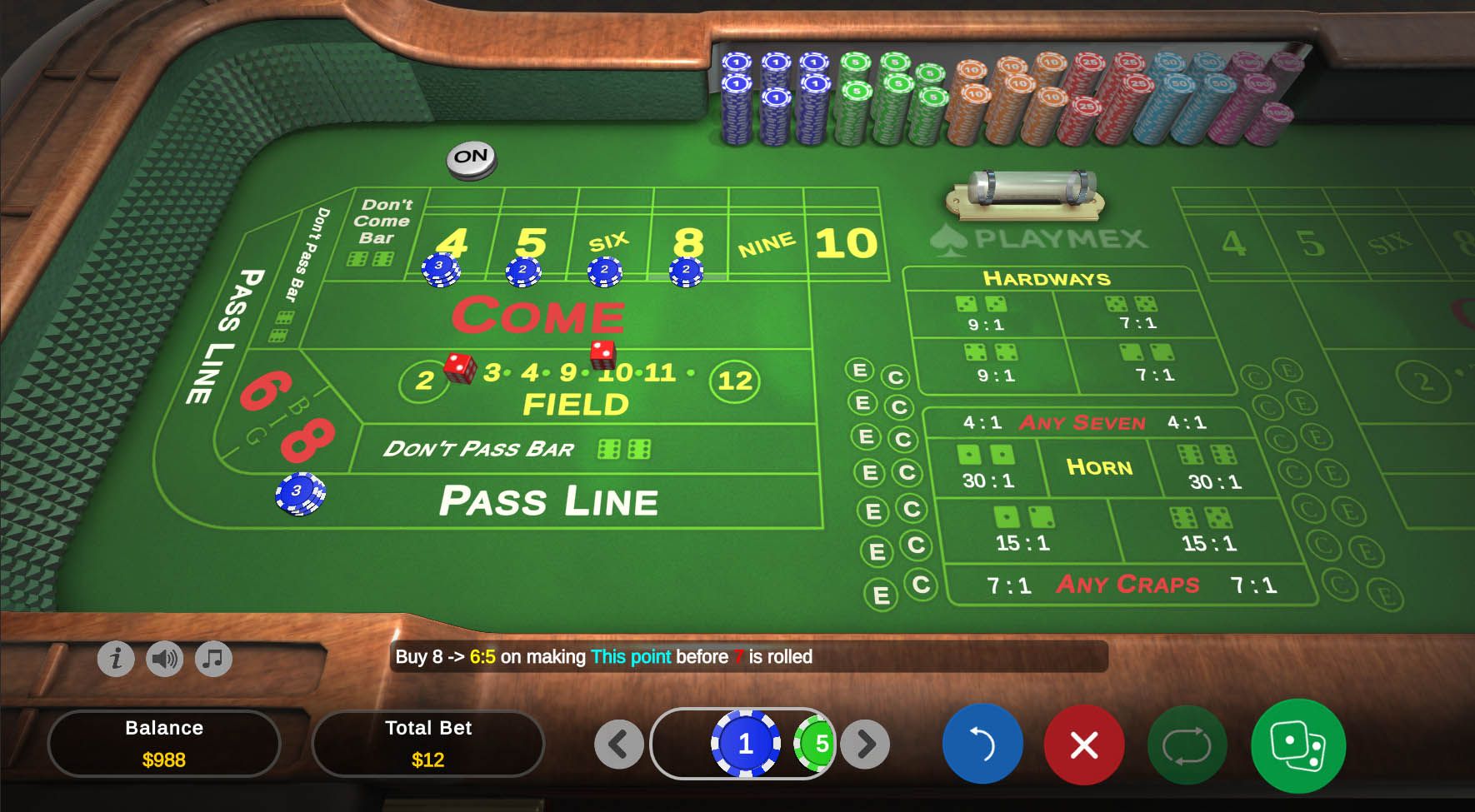
Task: Toggle the sound speaker icon
Action: point(164,659)
